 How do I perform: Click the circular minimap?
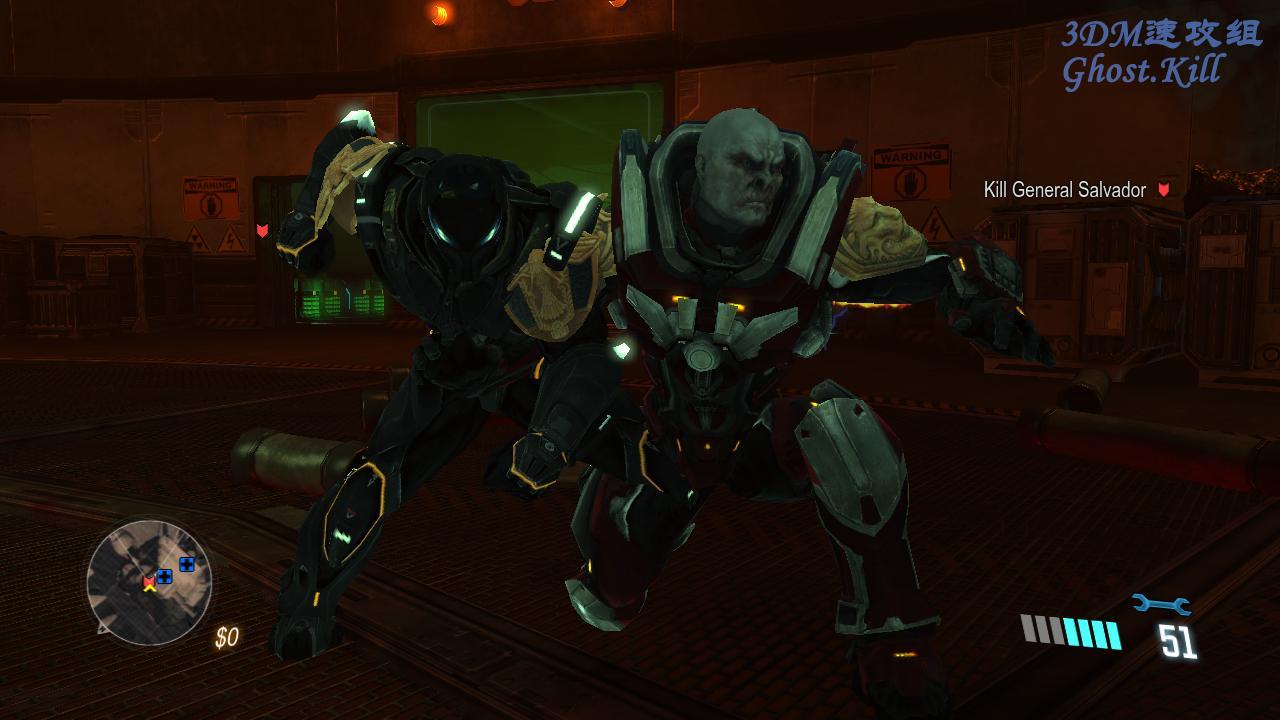148,582
